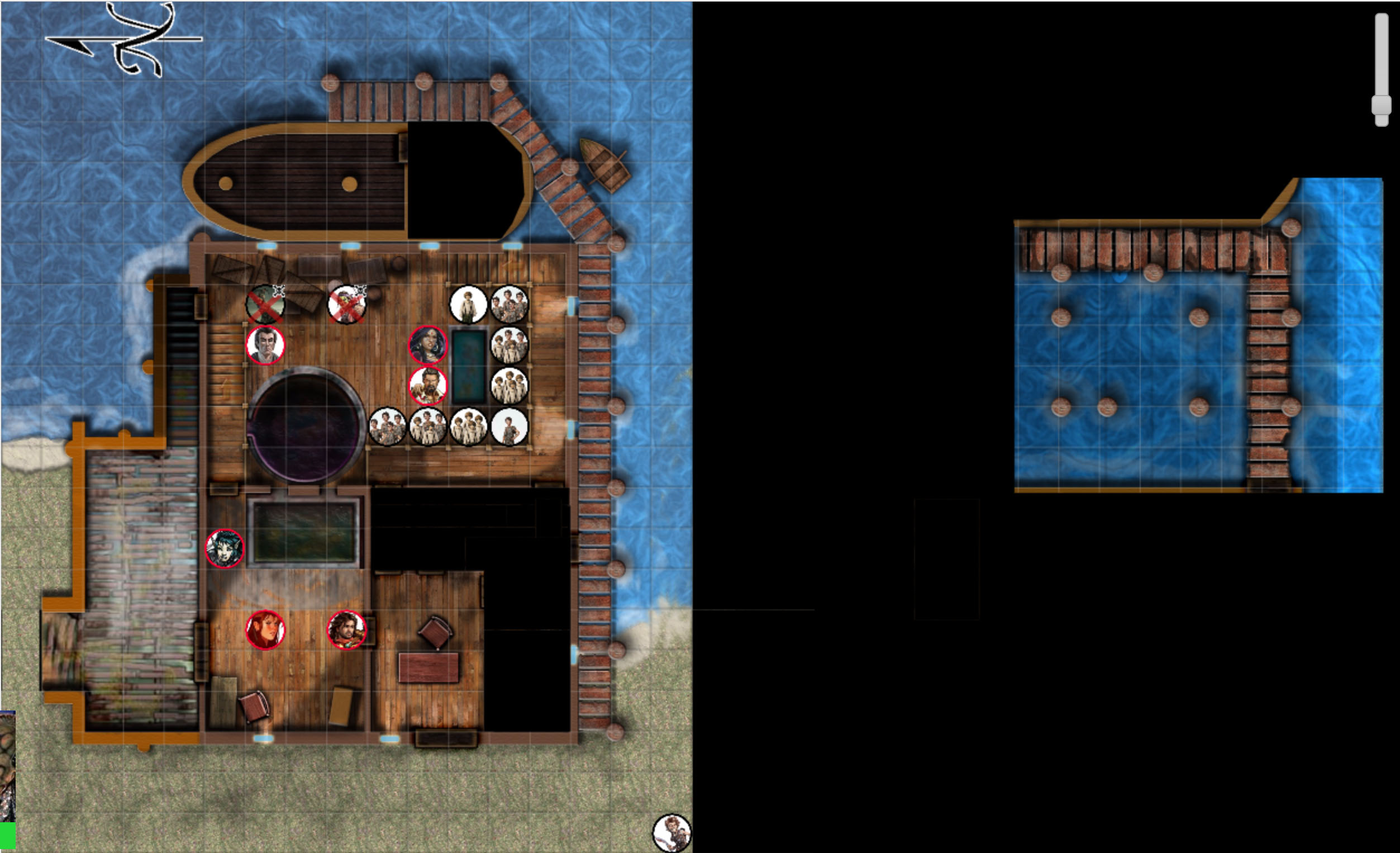Select the crossed-out green-skinned goblin token
The width and height of the screenshot is (1400, 853).
click(346, 304)
